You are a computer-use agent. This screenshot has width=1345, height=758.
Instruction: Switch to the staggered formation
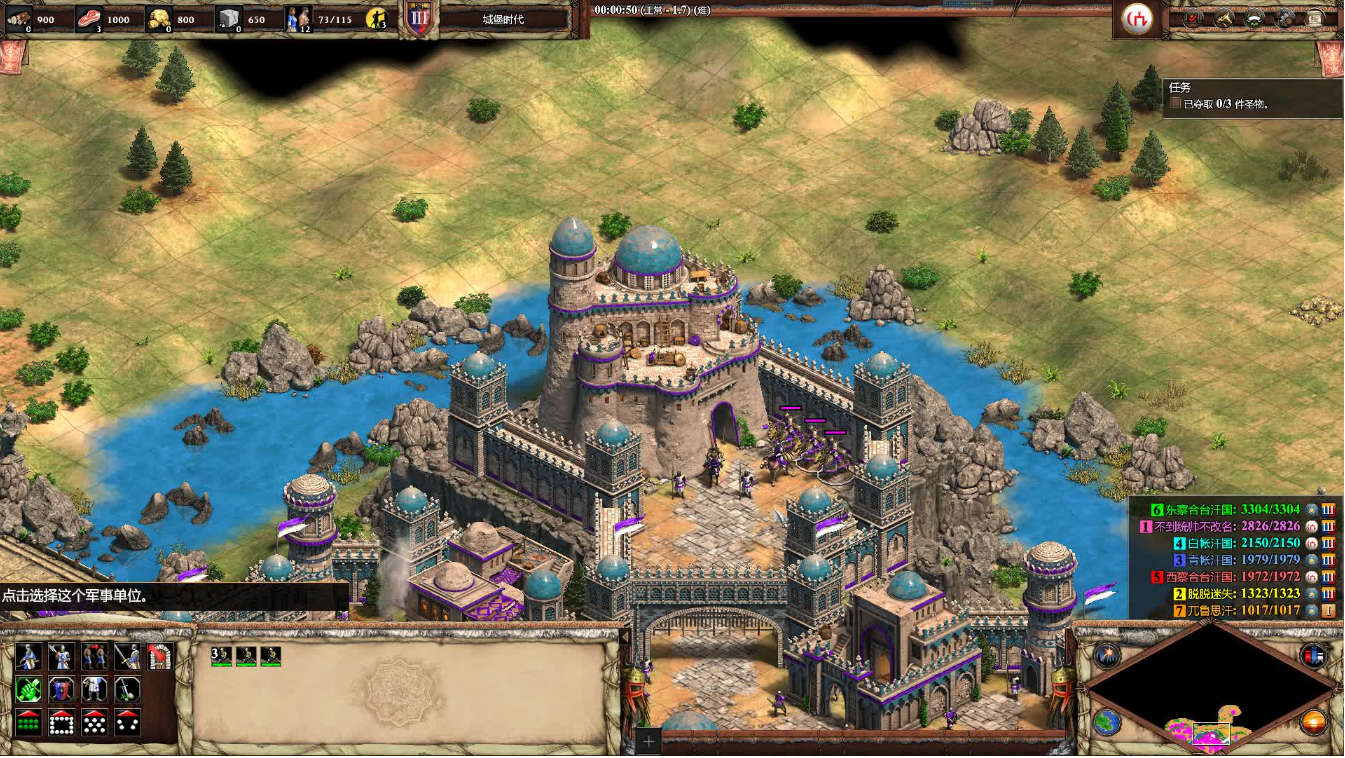pos(95,721)
